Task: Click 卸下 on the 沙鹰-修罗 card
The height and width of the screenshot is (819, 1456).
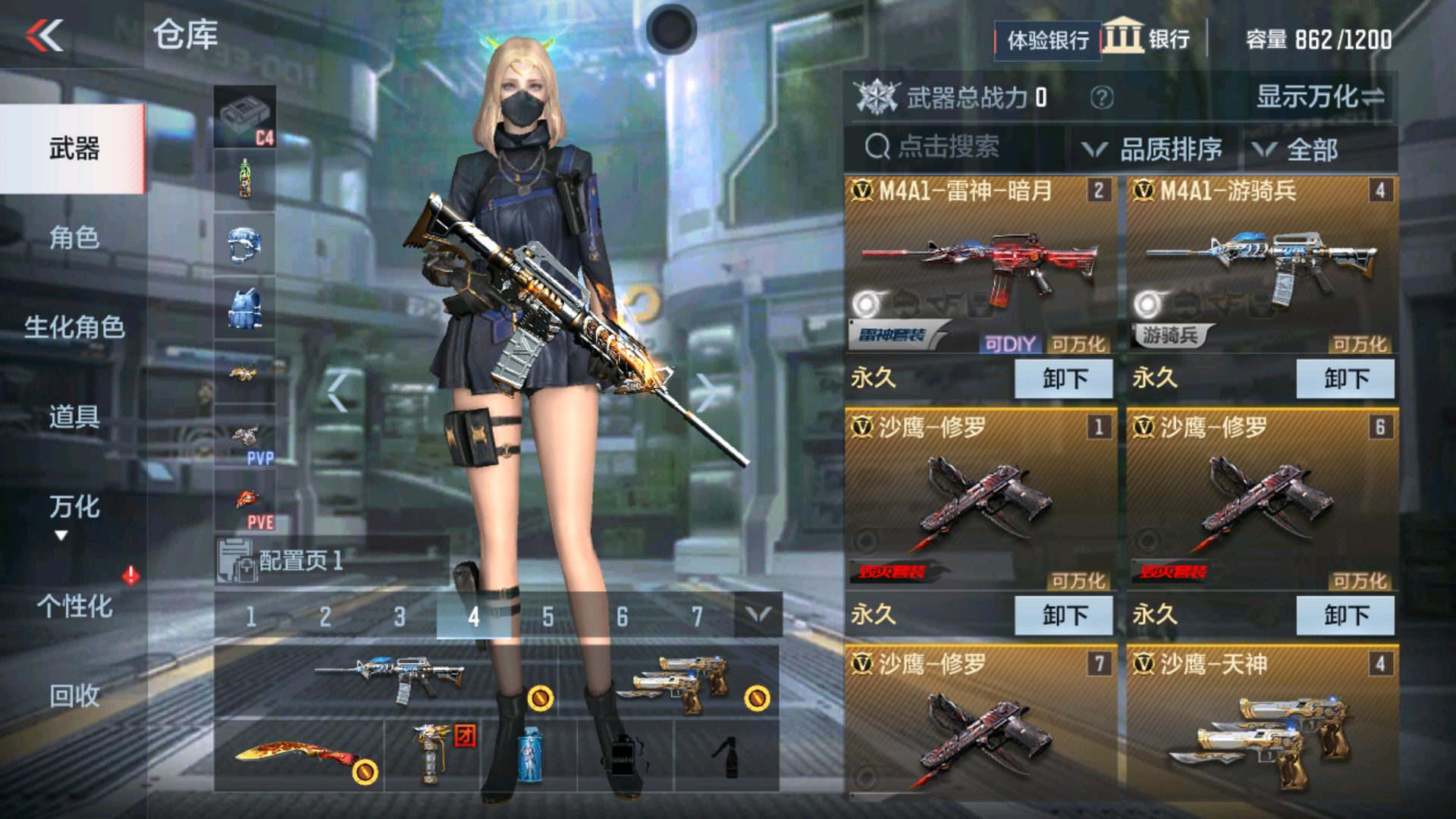Action: tap(1065, 615)
